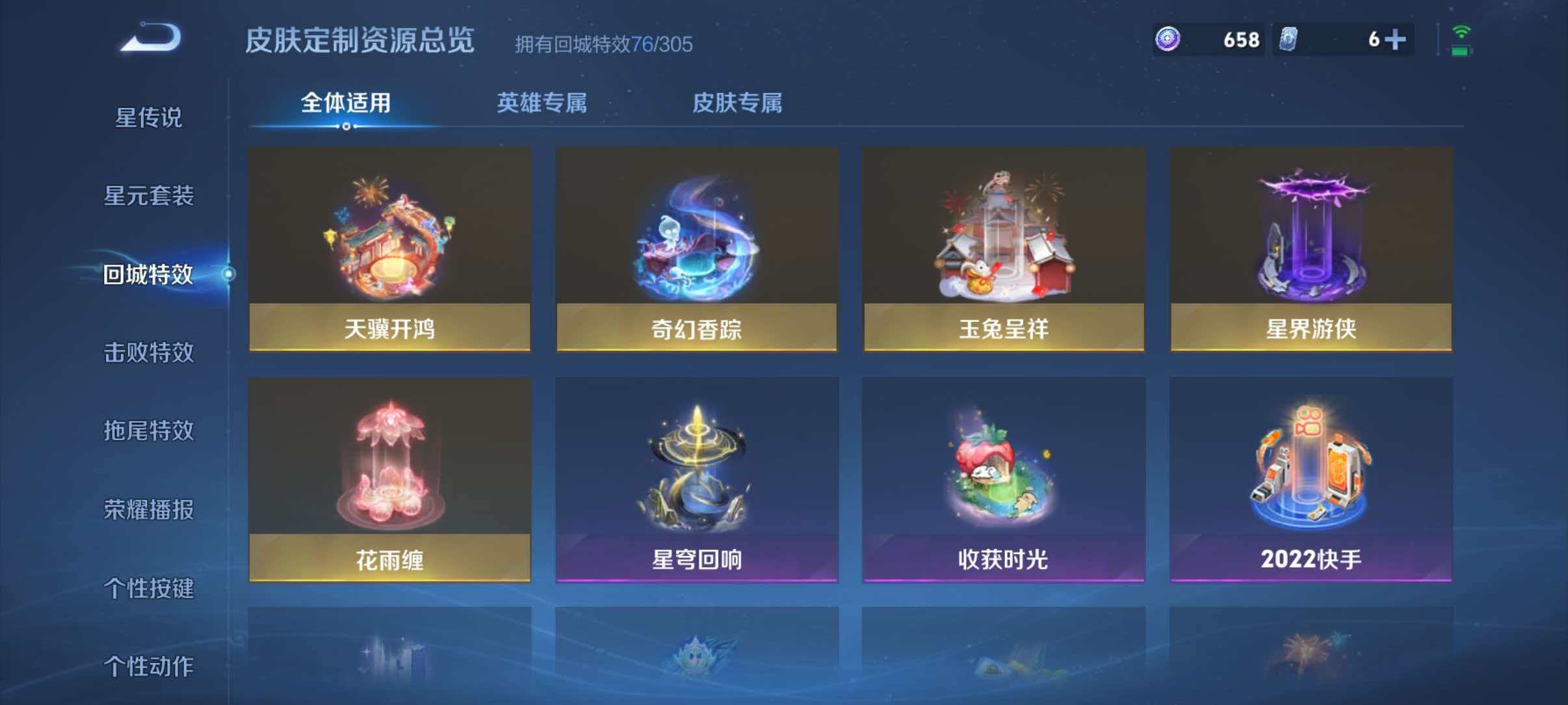Image resolution: width=1568 pixels, height=705 pixels.
Task: Open the 拖尾特效 sidebar category
Action: (148, 431)
